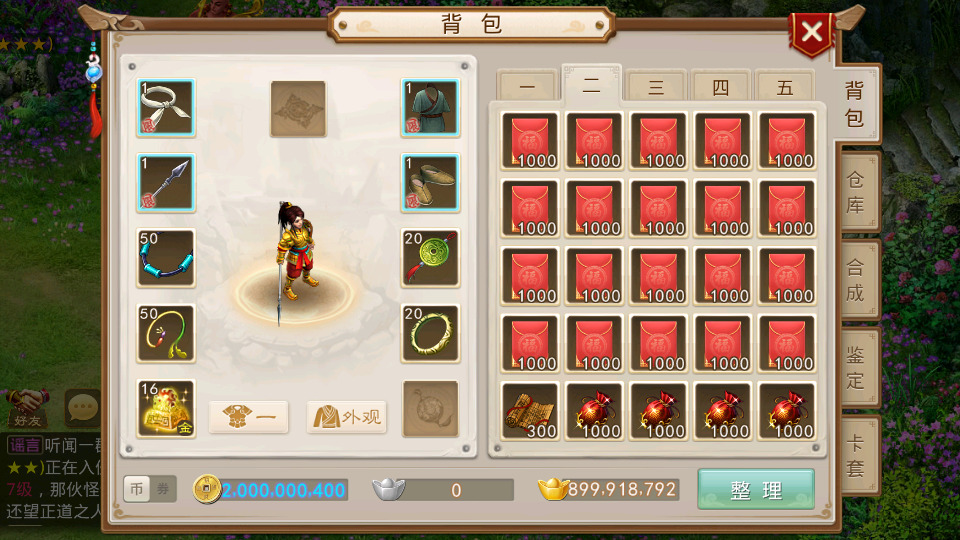Open the 鉴定 appraisal side tab
The image size is (960, 540).
pyautogui.click(x=856, y=367)
